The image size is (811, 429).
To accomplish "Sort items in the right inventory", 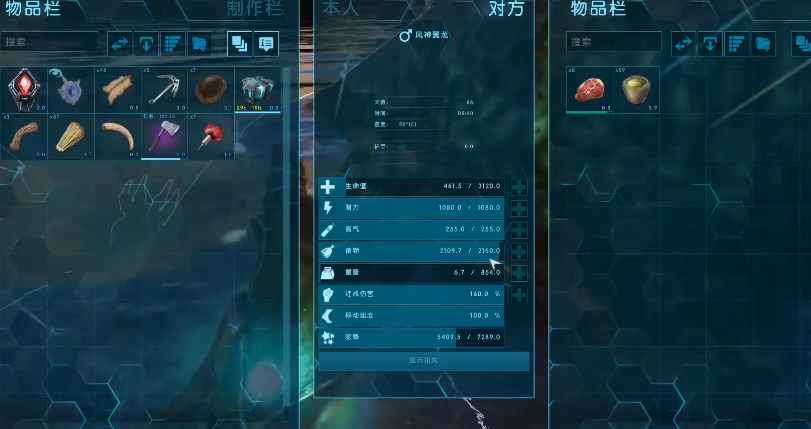I will (737, 43).
